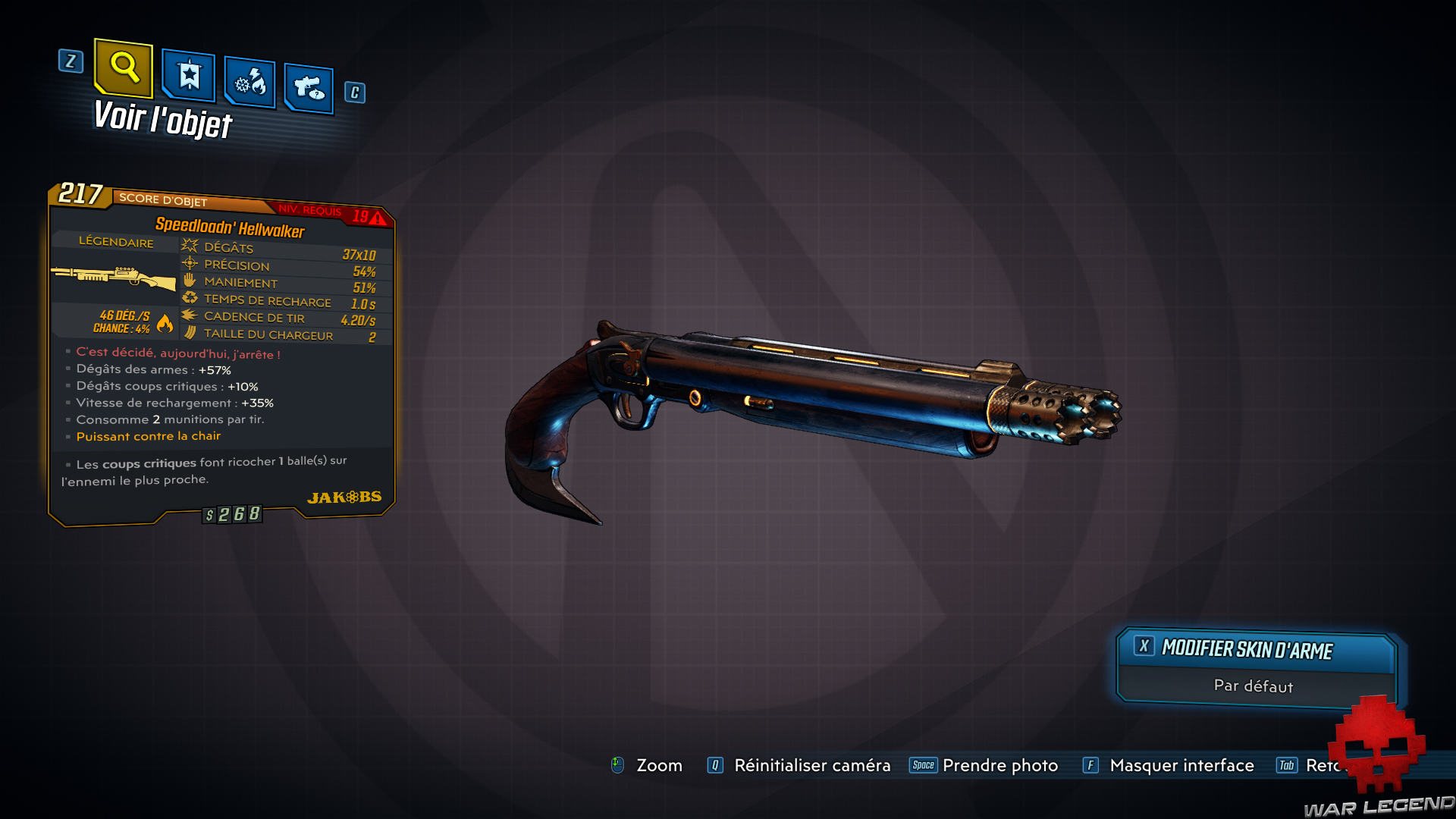Click the JAKOBS manufacturer logo
This screenshot has height=819, width=1456.
point(345,495)
